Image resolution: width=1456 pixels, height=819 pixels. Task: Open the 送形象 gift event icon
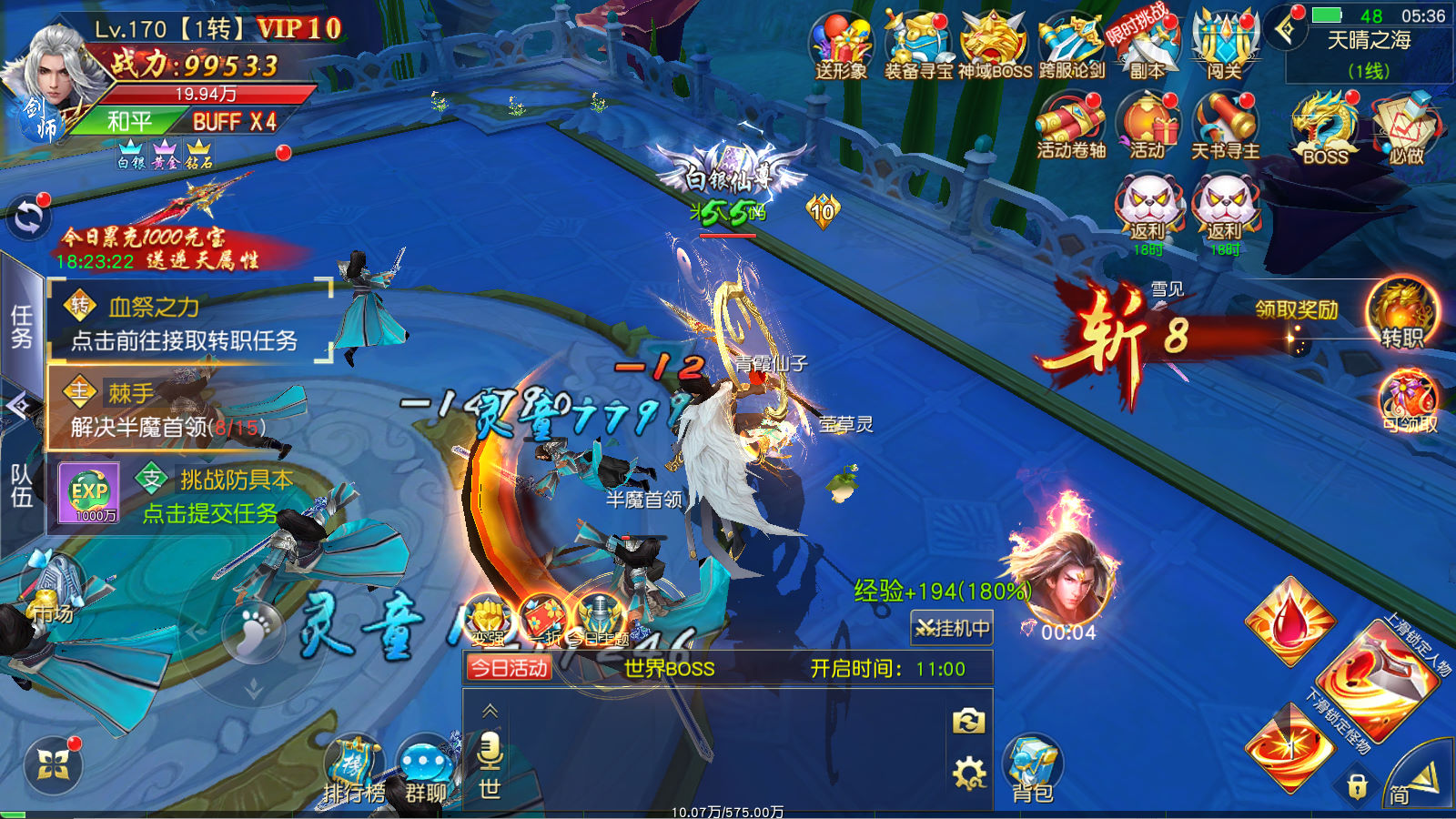click(x=842, y=45)
